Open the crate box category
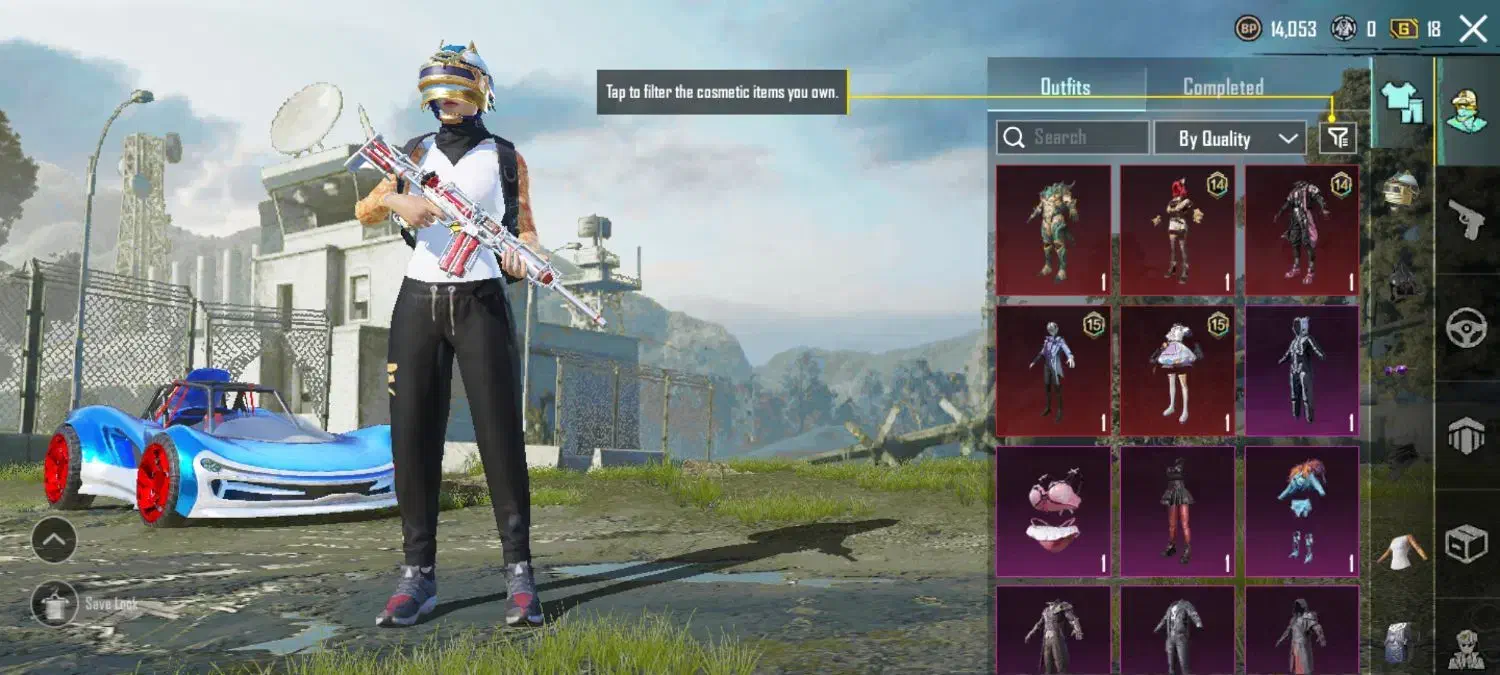Viewport: 1500px width, 675px height. pos(1467,543)
